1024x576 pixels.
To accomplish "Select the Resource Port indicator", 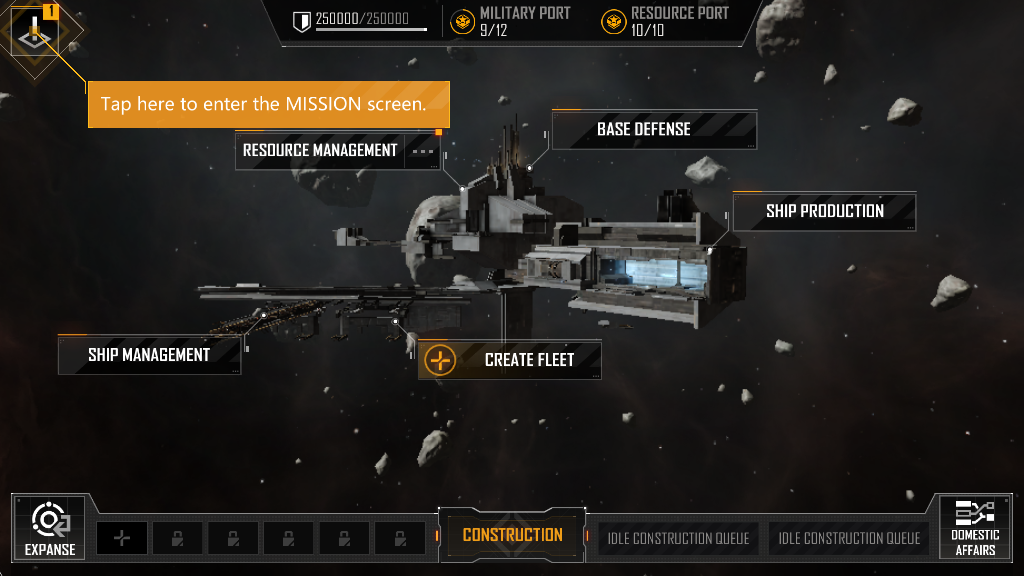I will click(665, 21).
